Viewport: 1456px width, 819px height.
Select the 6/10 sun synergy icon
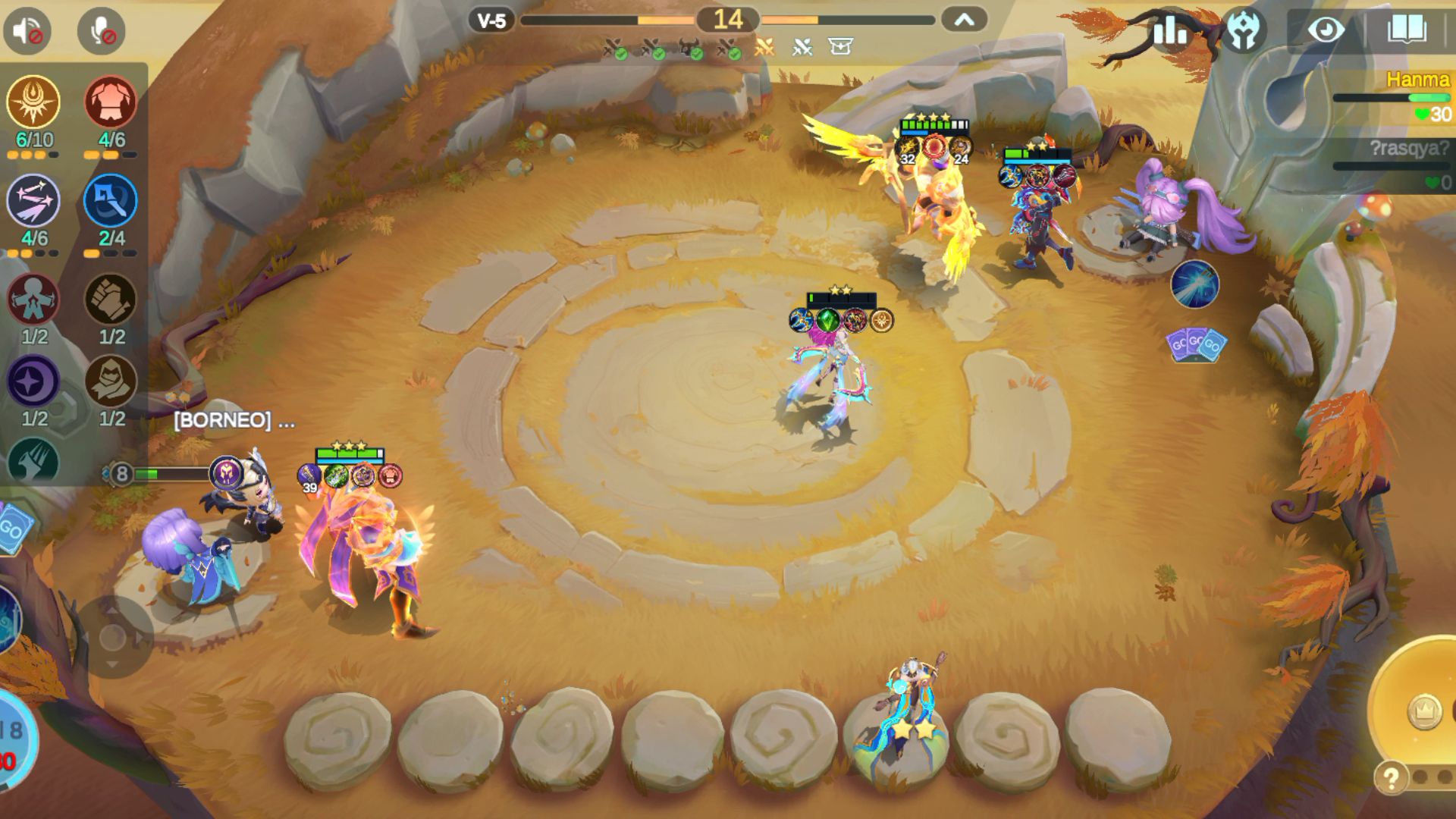click(33, 102)
